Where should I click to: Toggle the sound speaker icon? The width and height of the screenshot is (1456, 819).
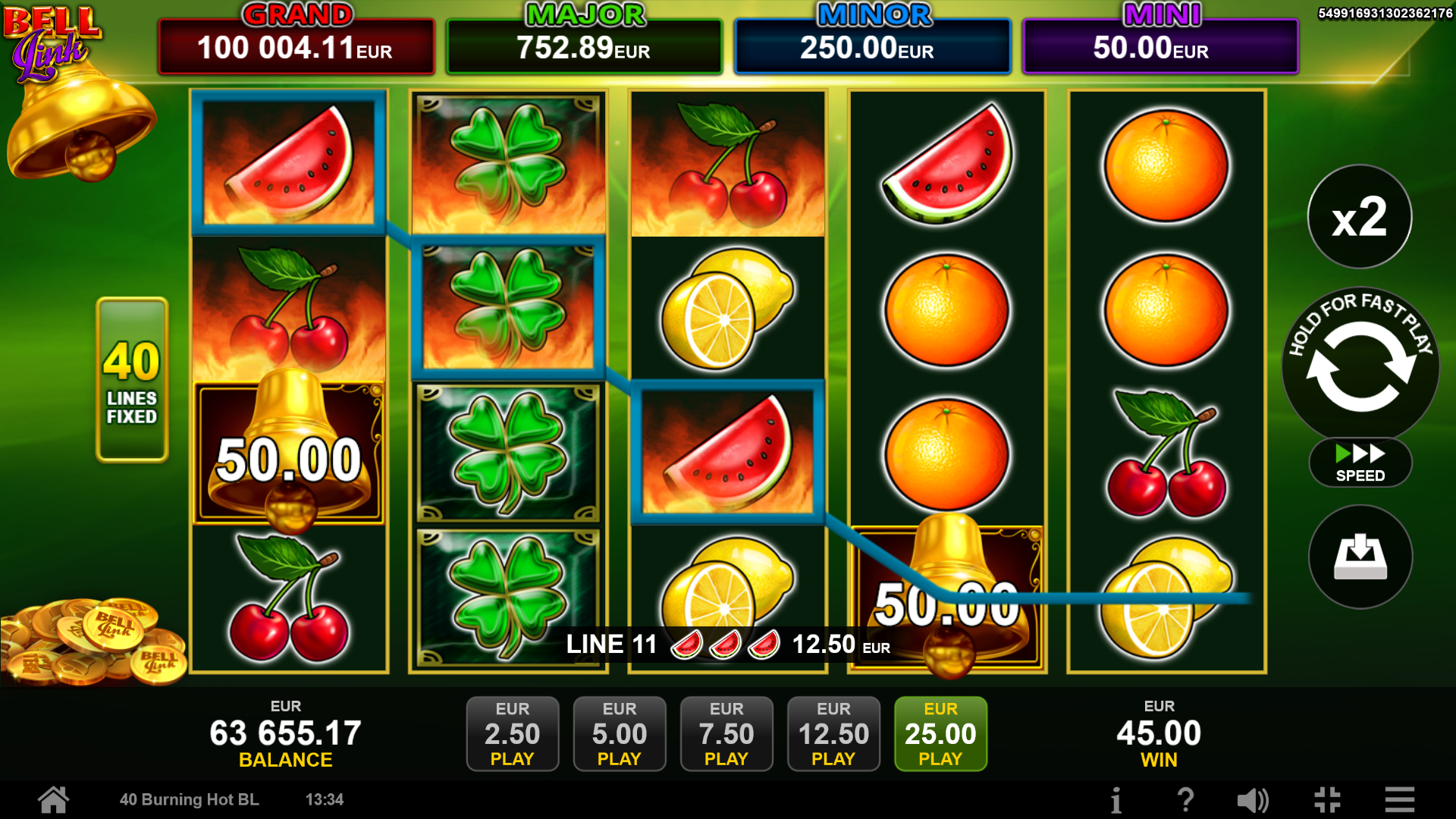coord(1252,800)
